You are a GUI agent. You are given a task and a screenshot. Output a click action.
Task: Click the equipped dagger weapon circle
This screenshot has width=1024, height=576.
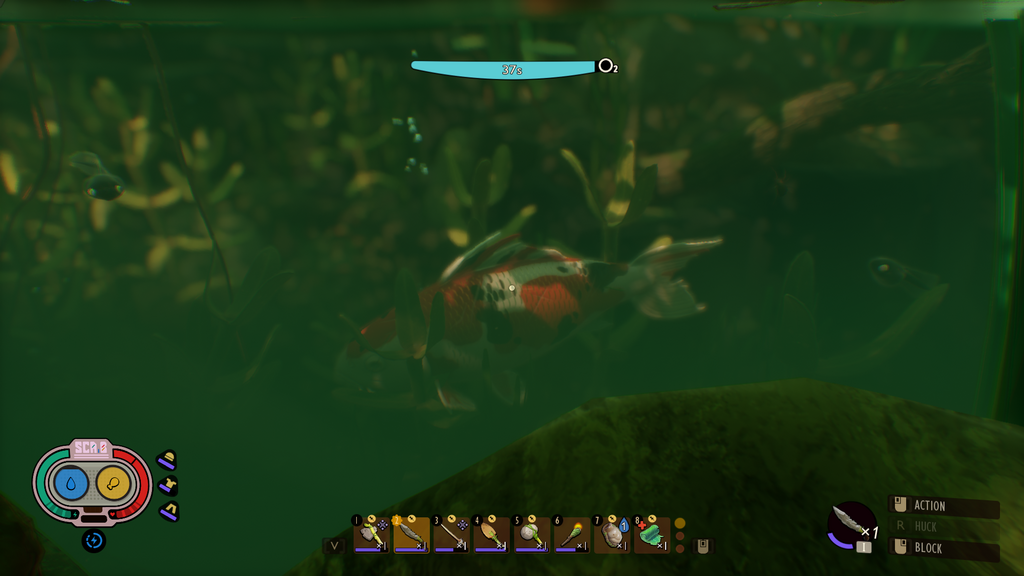(x=851, y=522)
